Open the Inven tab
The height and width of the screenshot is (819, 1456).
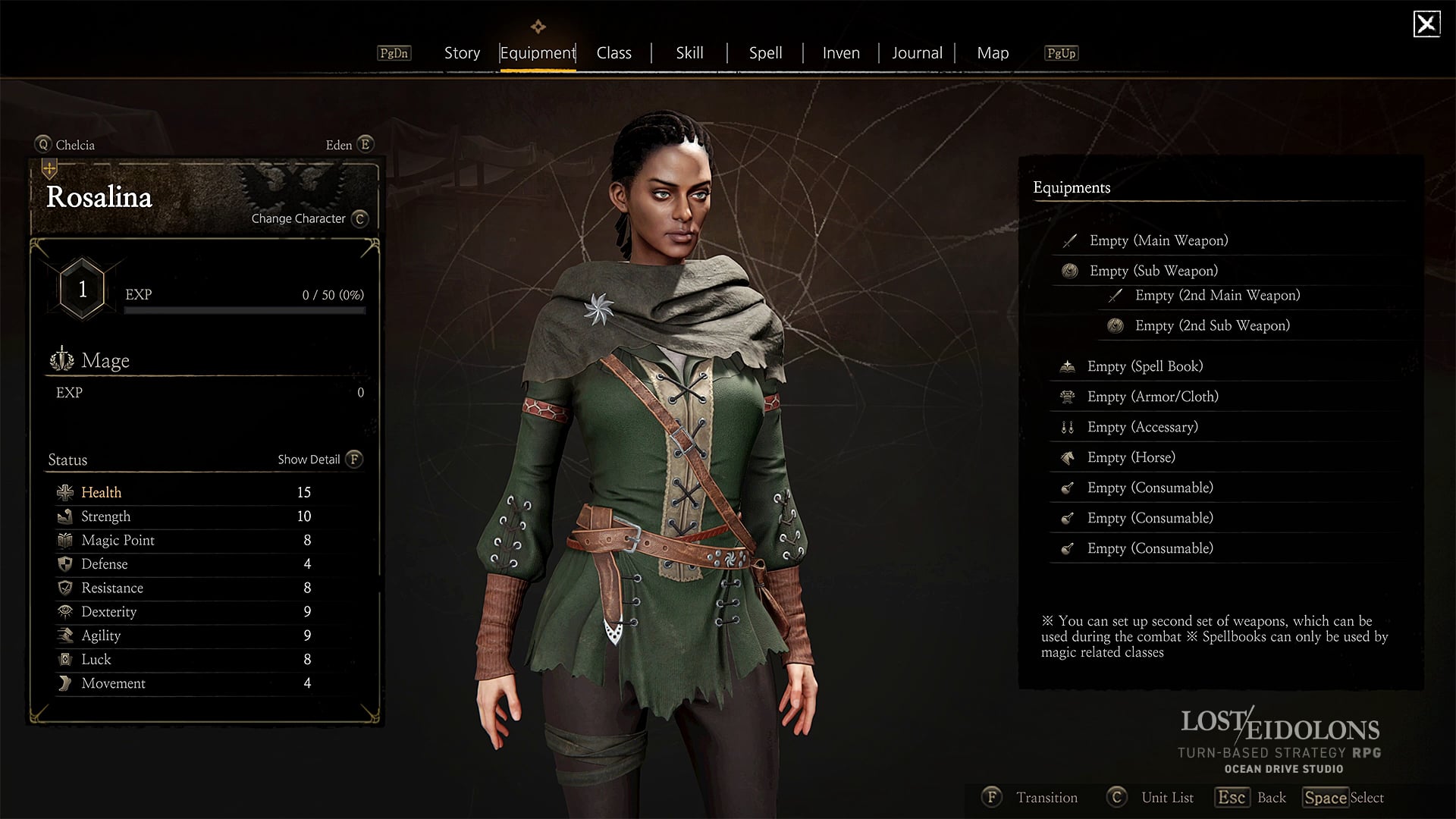click(x=841, y=53)
